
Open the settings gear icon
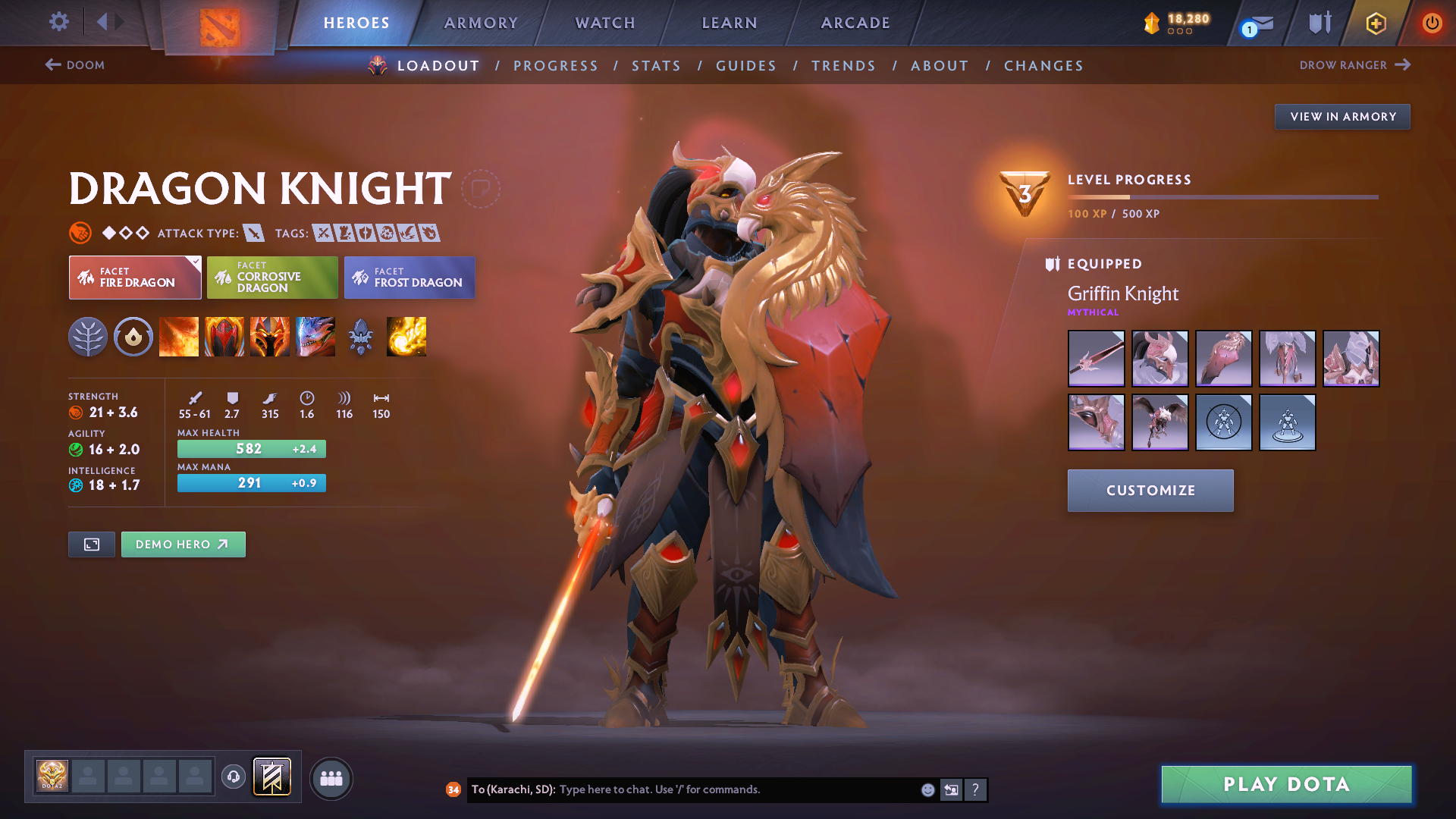58,23
